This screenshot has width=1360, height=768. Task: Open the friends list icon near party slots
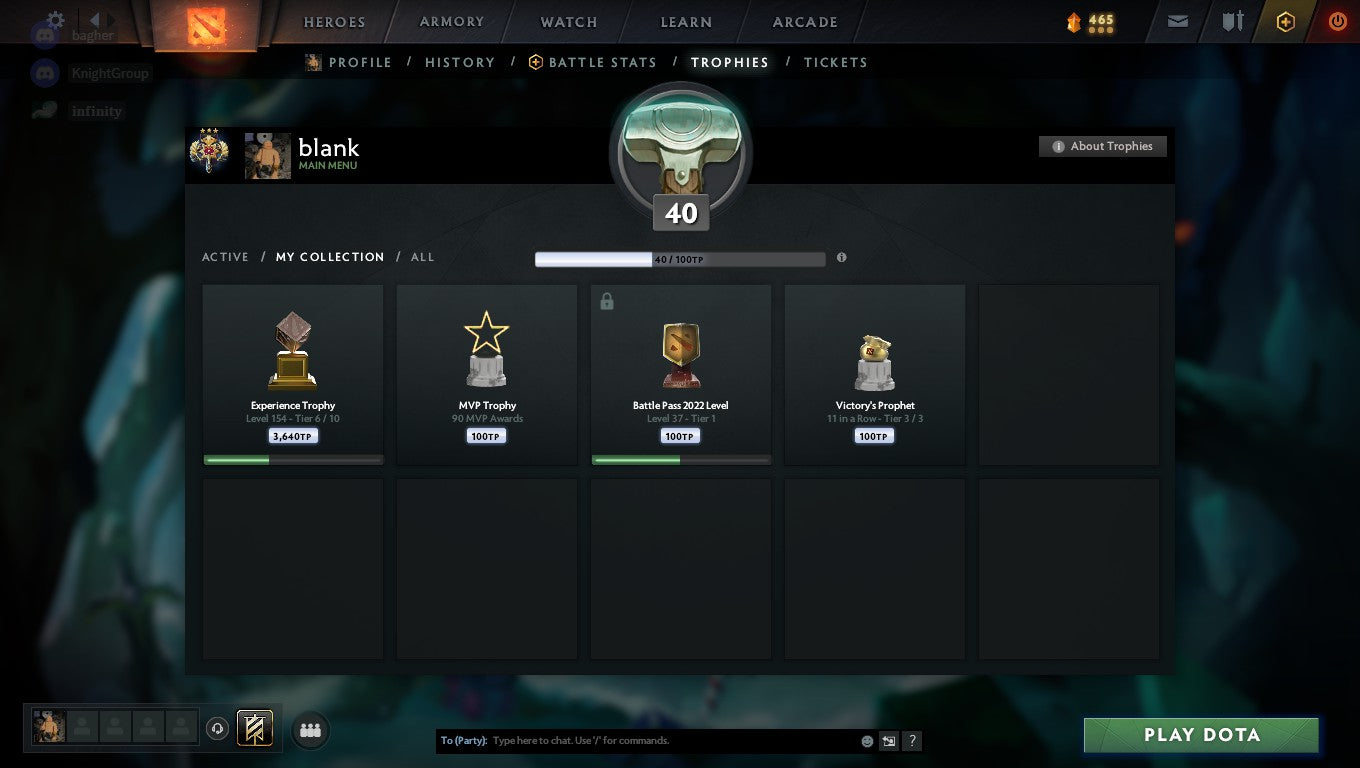pos(310,730)
